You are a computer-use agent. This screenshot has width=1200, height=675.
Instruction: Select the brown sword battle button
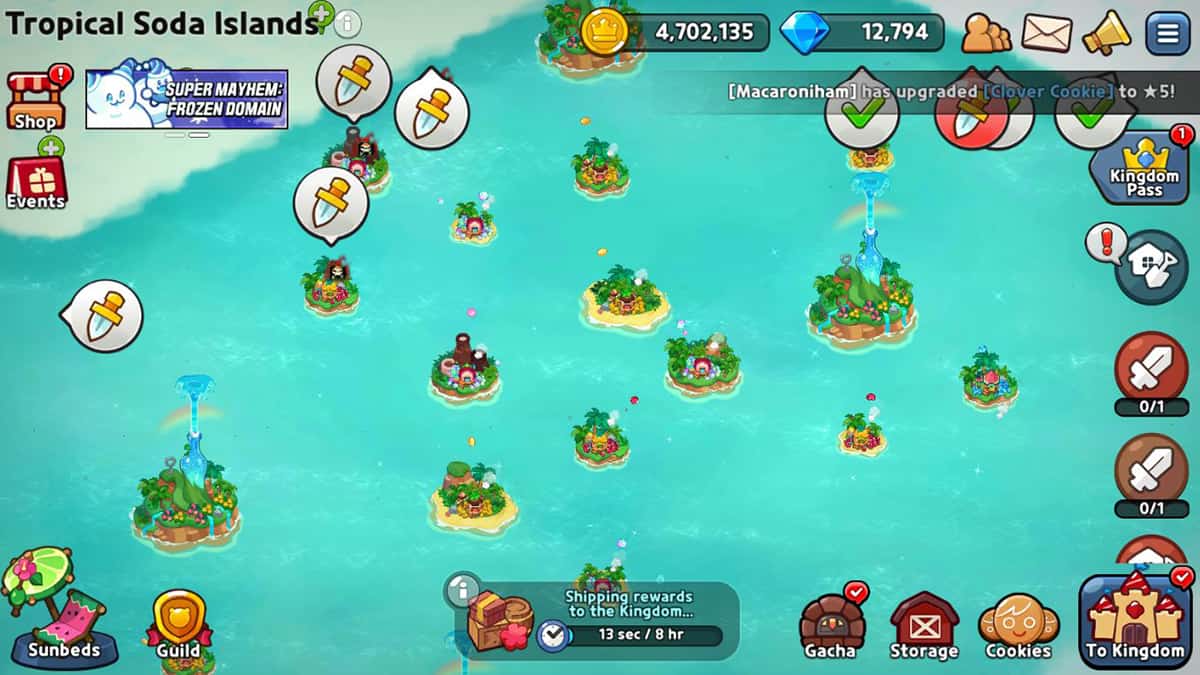tap(1150, 468)
